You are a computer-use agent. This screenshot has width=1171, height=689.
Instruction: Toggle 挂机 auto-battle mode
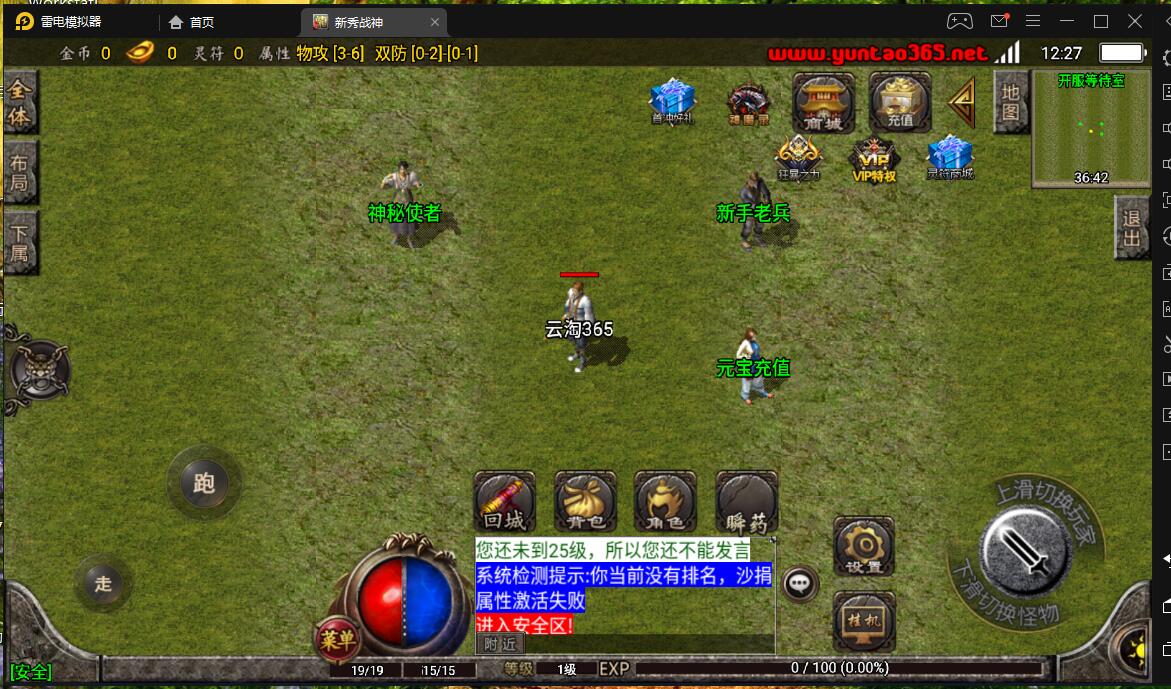pos(863,620)
